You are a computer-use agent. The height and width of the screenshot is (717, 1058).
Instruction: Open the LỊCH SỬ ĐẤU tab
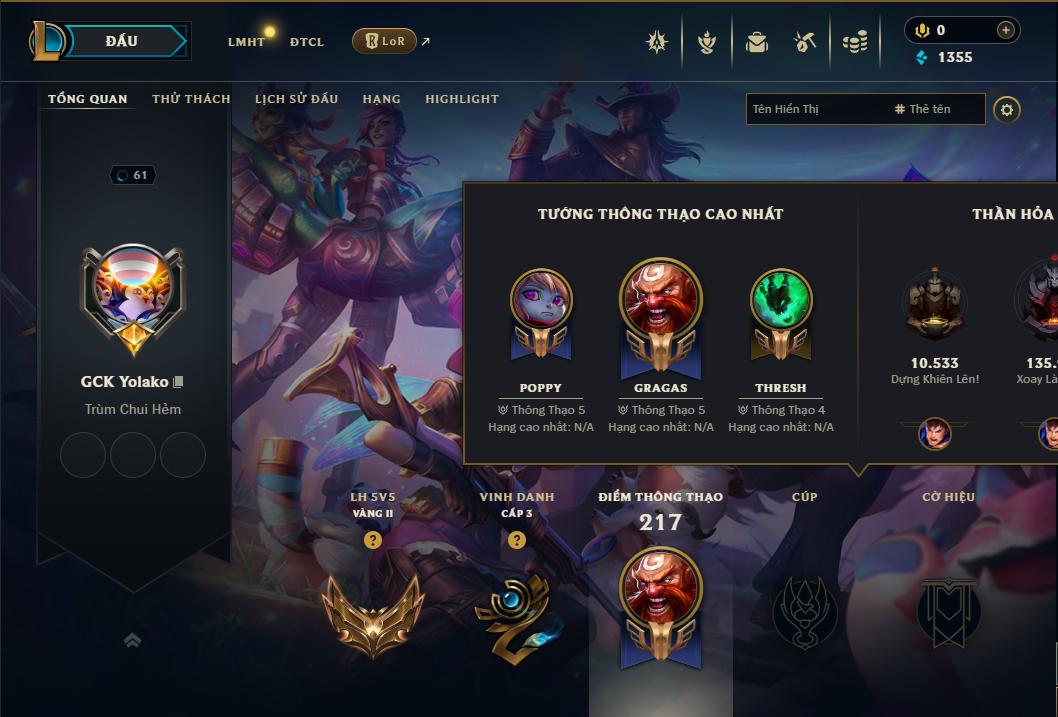(296, 99)
